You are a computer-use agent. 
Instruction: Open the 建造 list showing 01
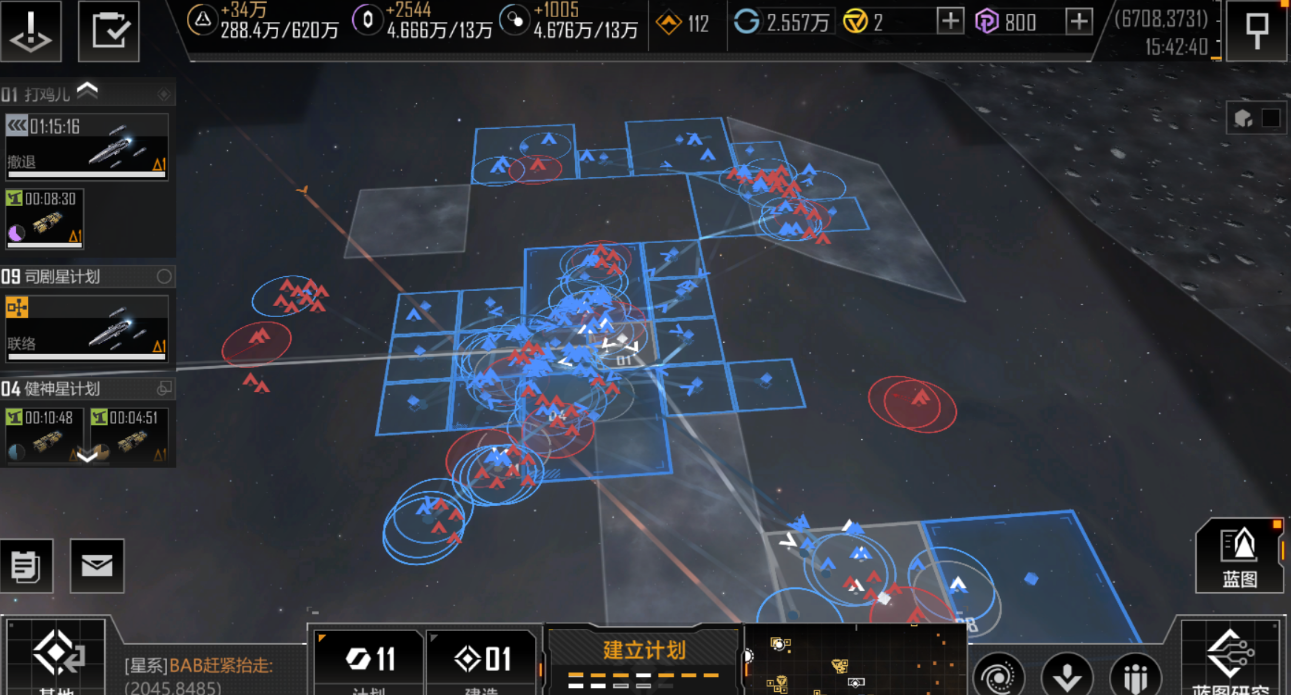[x=483, y=662]
